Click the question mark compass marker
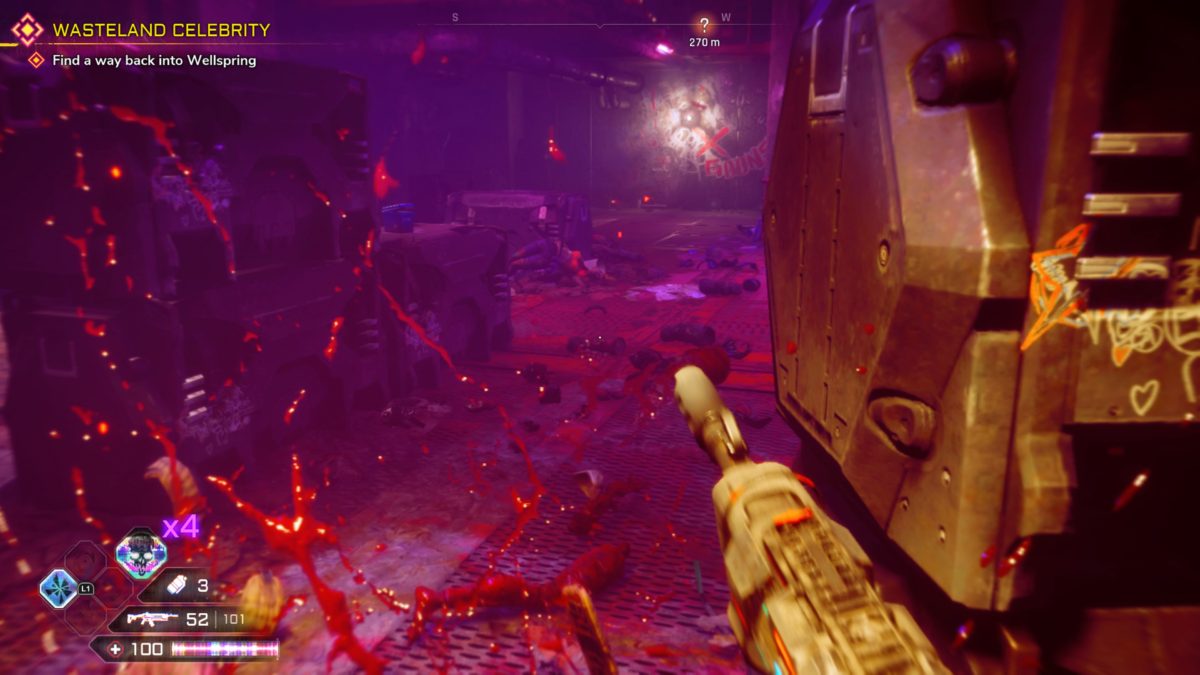This screenshot has height=675, width=1200. 705,26
